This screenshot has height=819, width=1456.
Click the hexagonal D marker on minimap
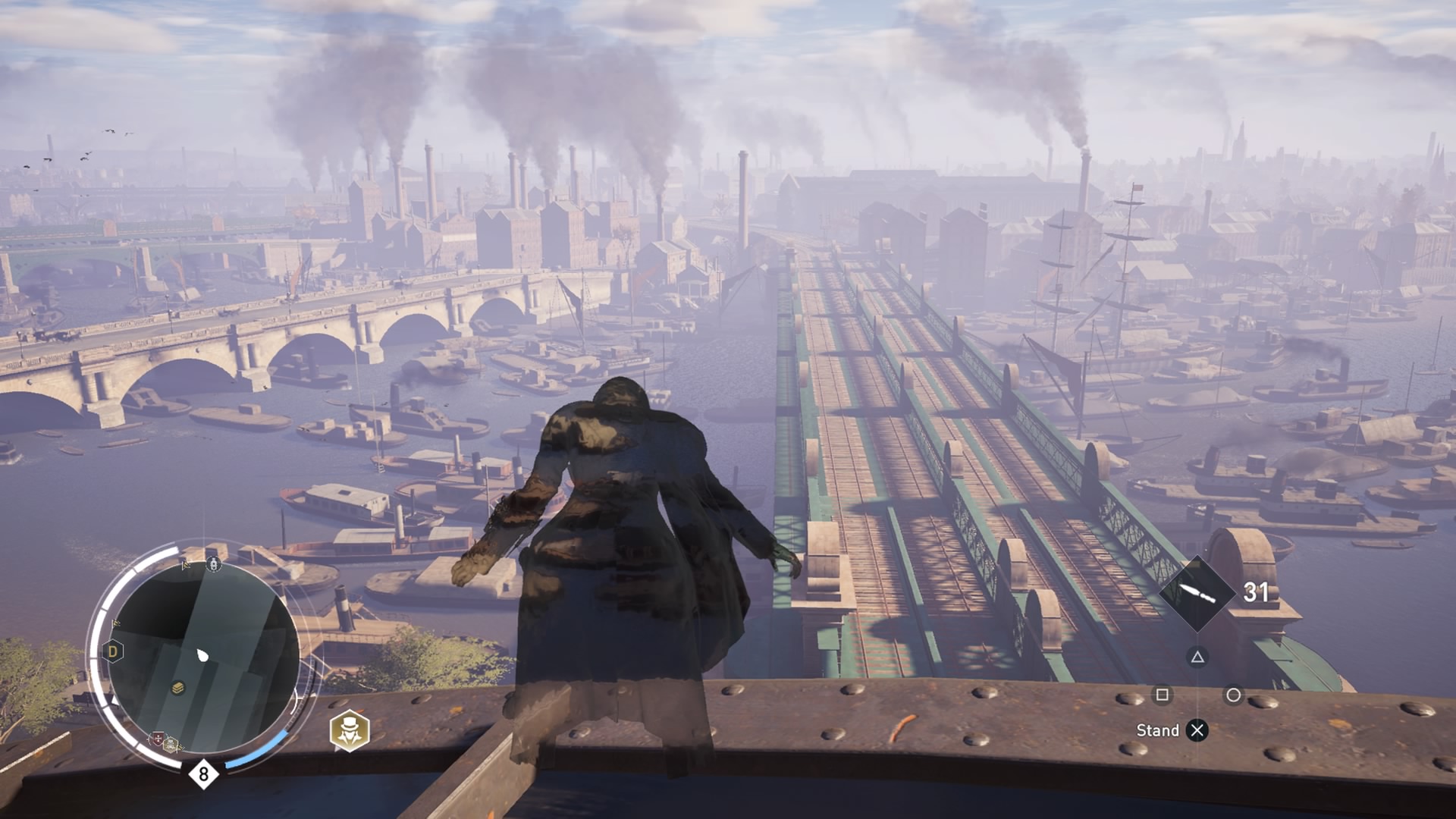113,651
